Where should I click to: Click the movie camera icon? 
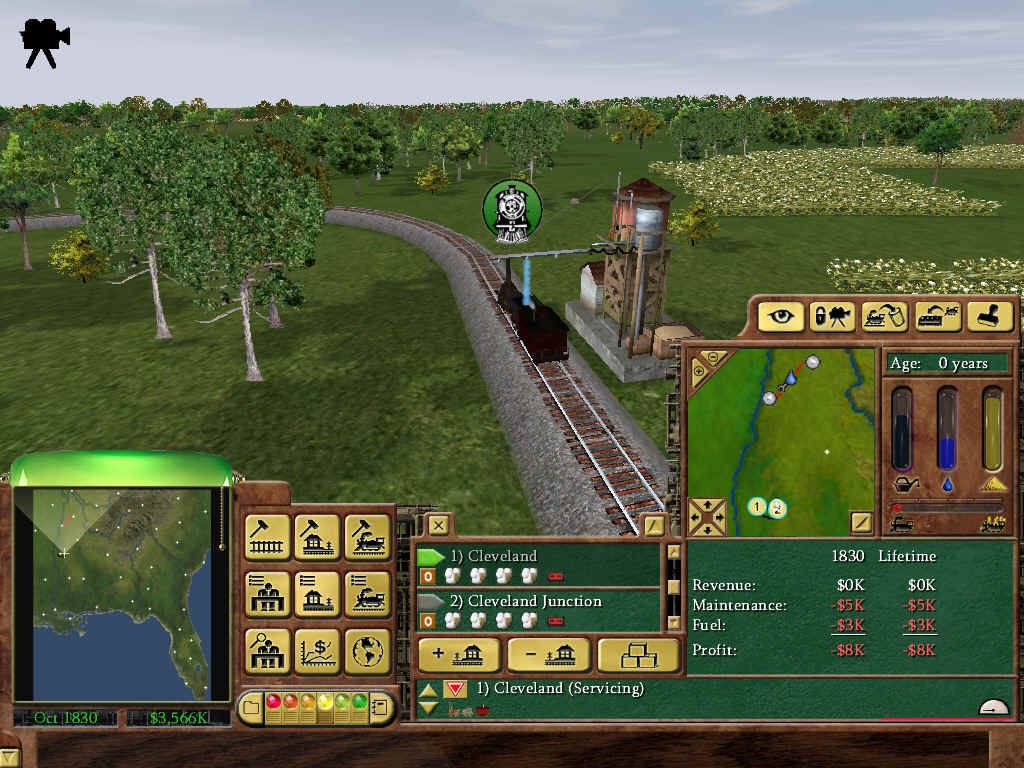click(44, 42)
